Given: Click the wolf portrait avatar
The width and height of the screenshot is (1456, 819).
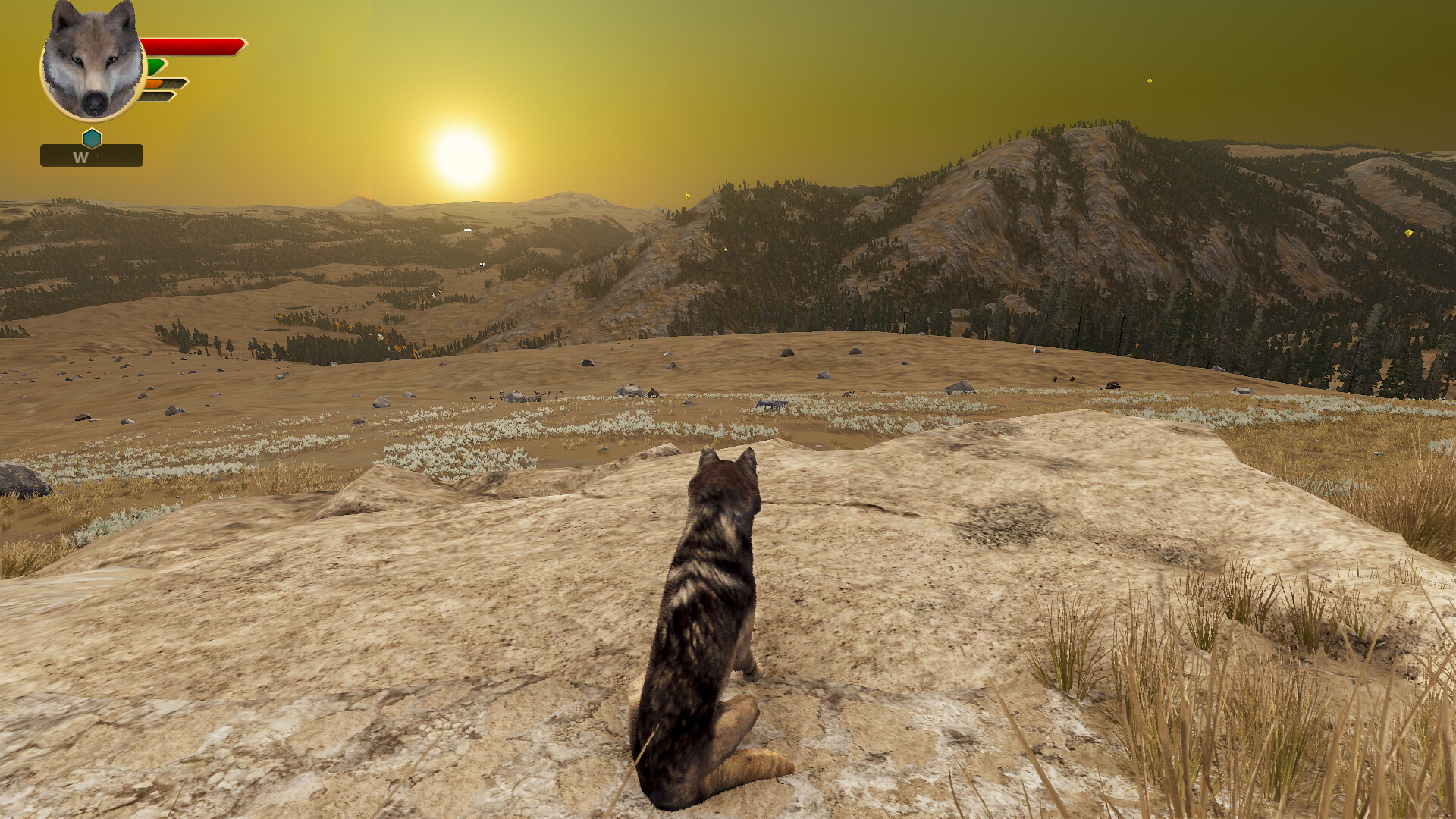Looking at the screenshot, I should (x=91, y=64).
